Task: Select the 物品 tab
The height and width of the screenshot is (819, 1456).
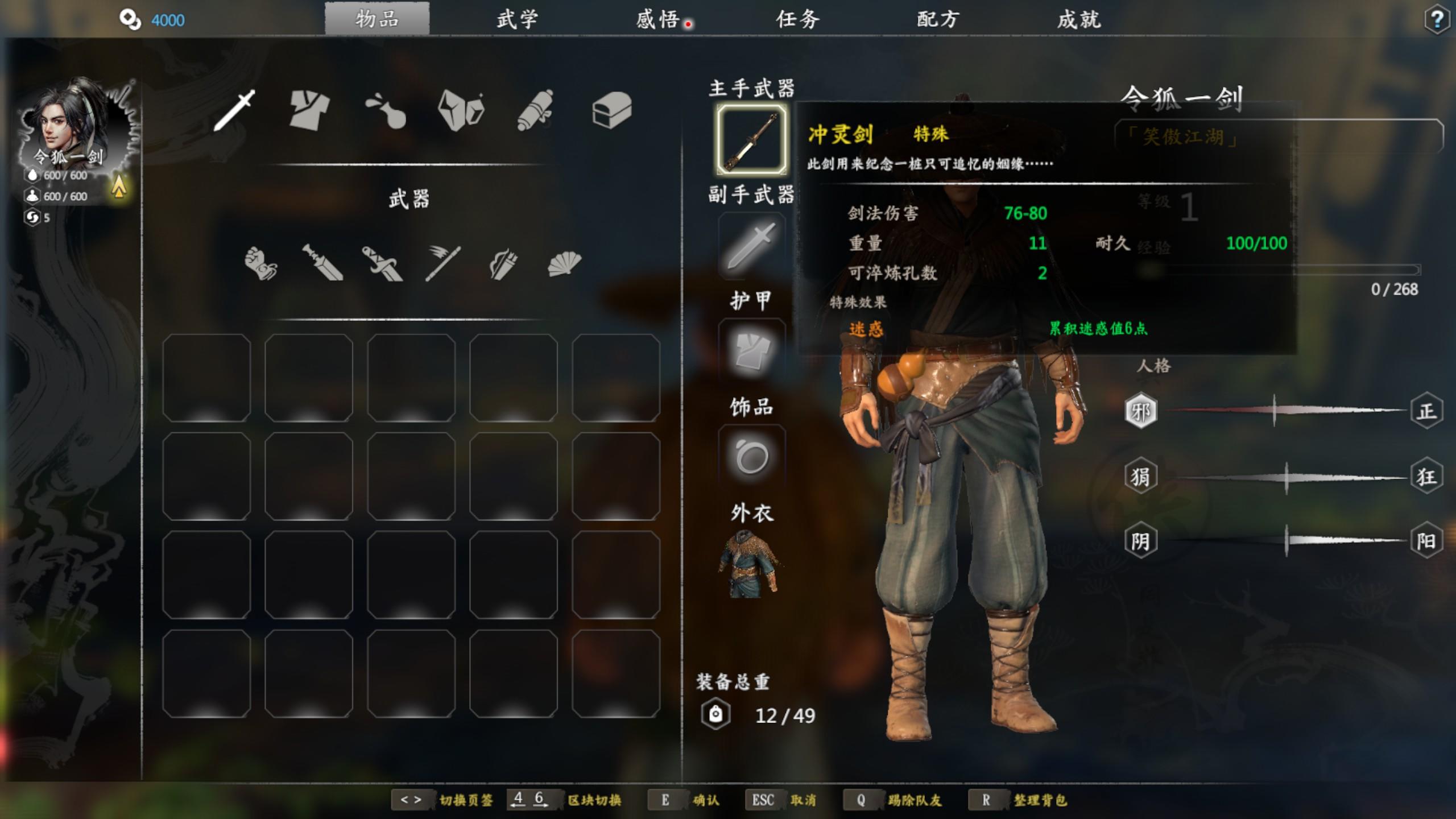Action: pyautogui.click(x=377, y=20)
